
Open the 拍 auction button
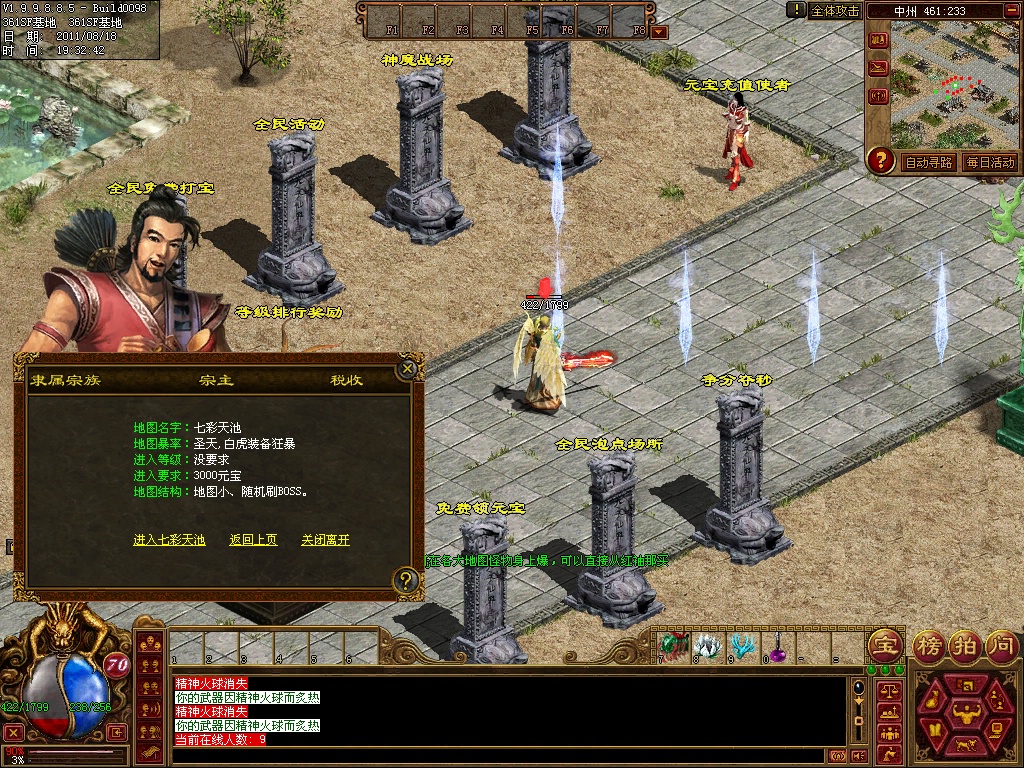point(965,645)
